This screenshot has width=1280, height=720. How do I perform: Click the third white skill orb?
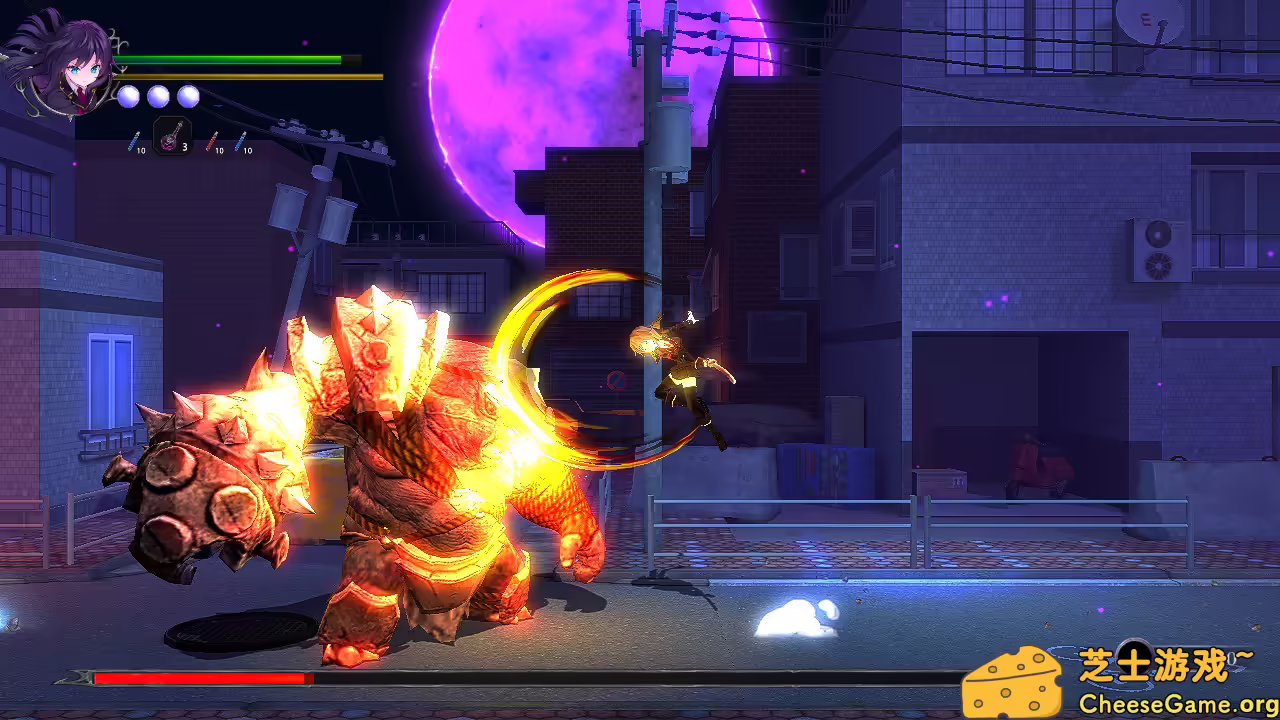[x=187, y=97]
